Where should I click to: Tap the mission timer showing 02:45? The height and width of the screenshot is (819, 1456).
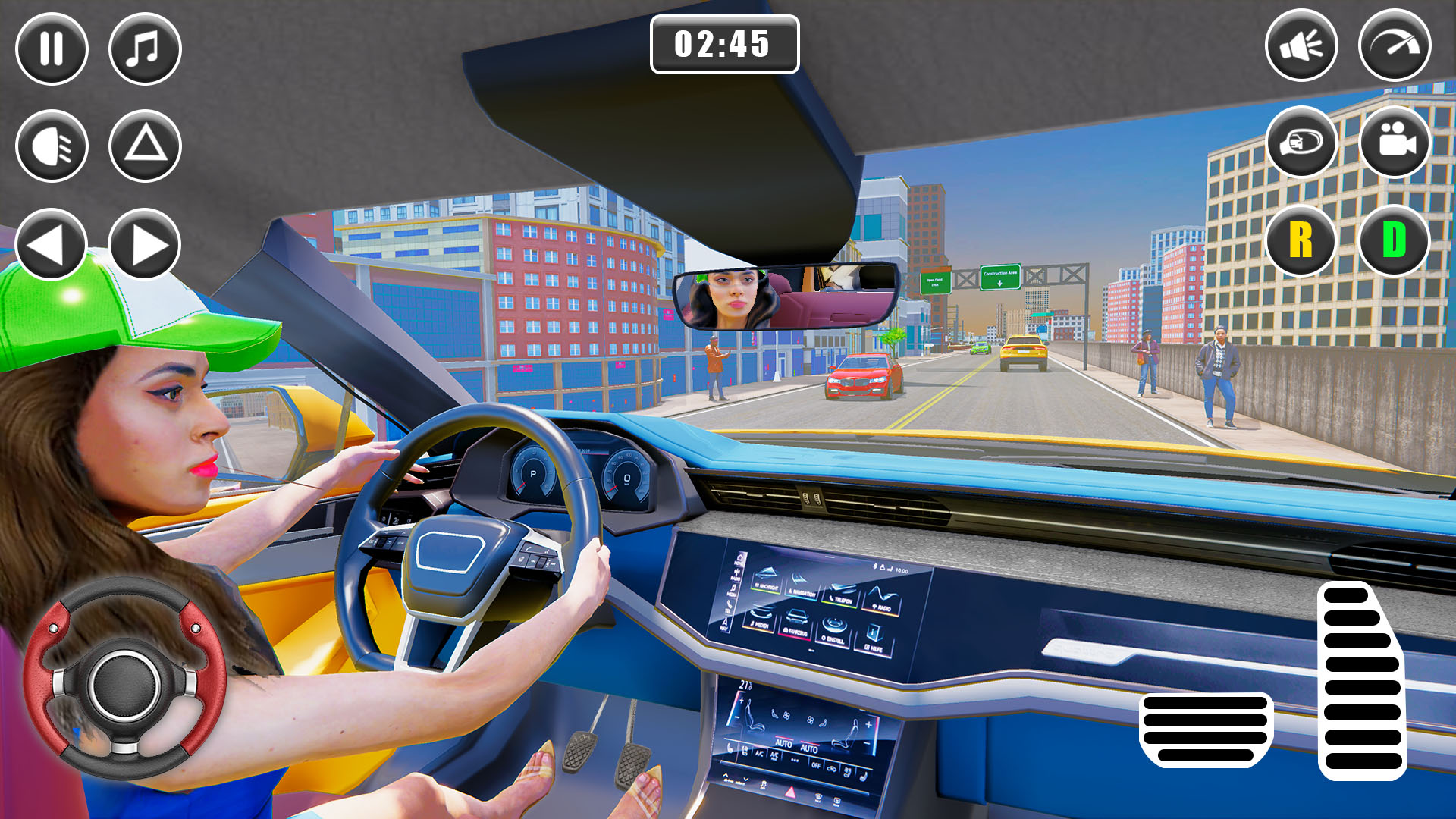(725, 45)
